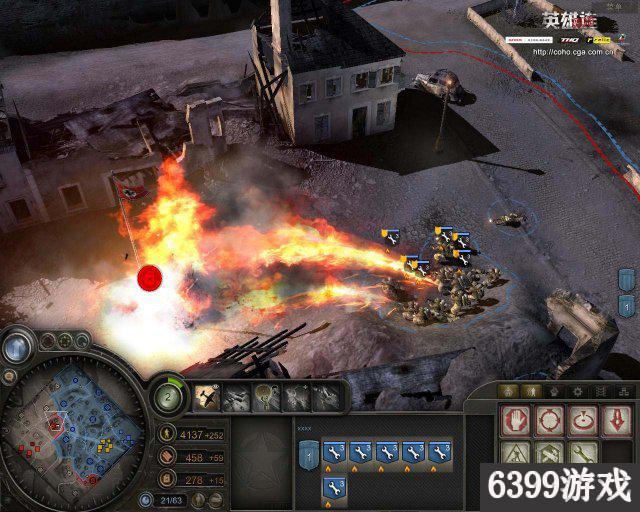Activate the paratrooper drop commander ability

coord(267,398)
